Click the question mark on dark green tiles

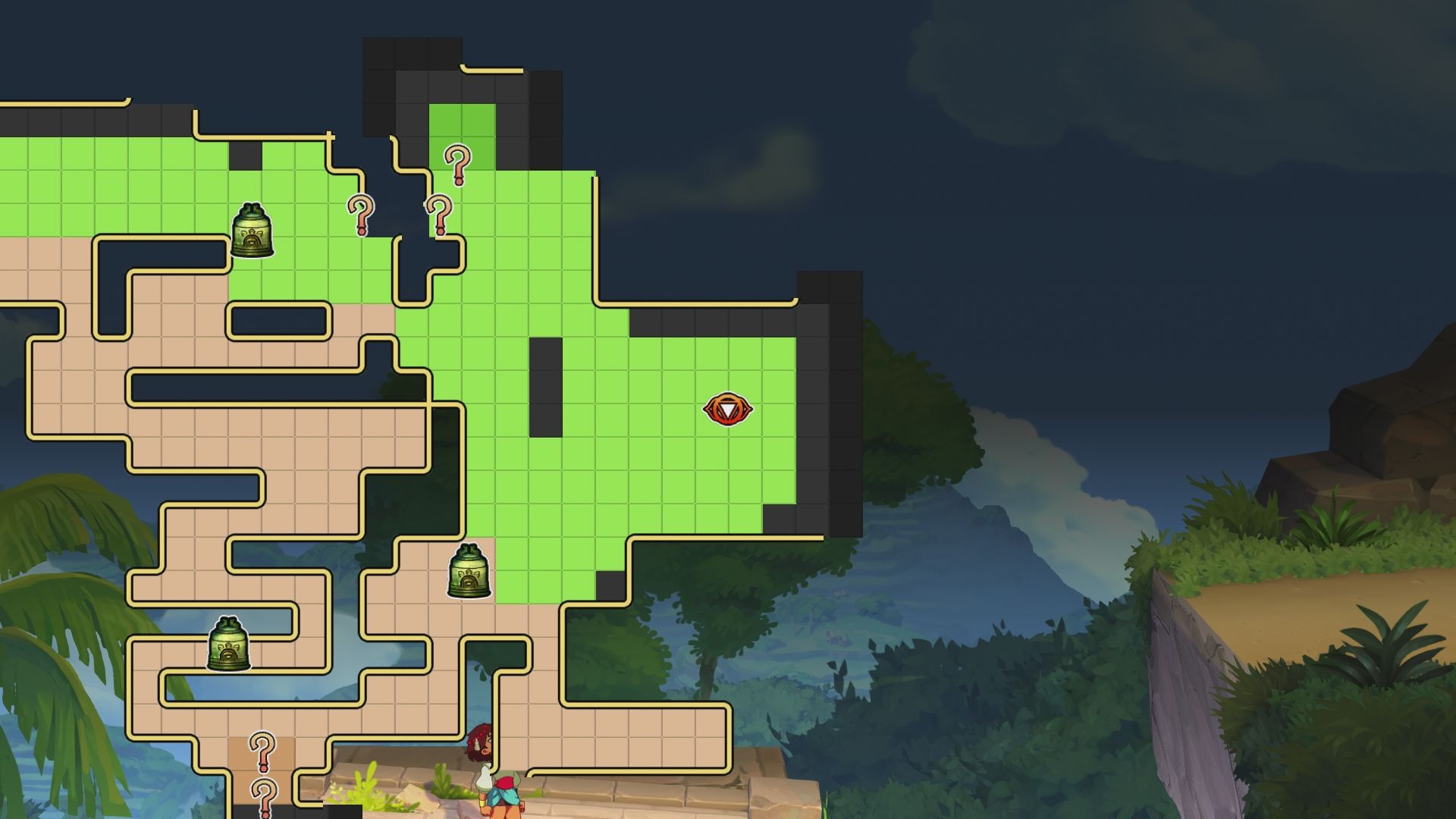pos(457,164)
